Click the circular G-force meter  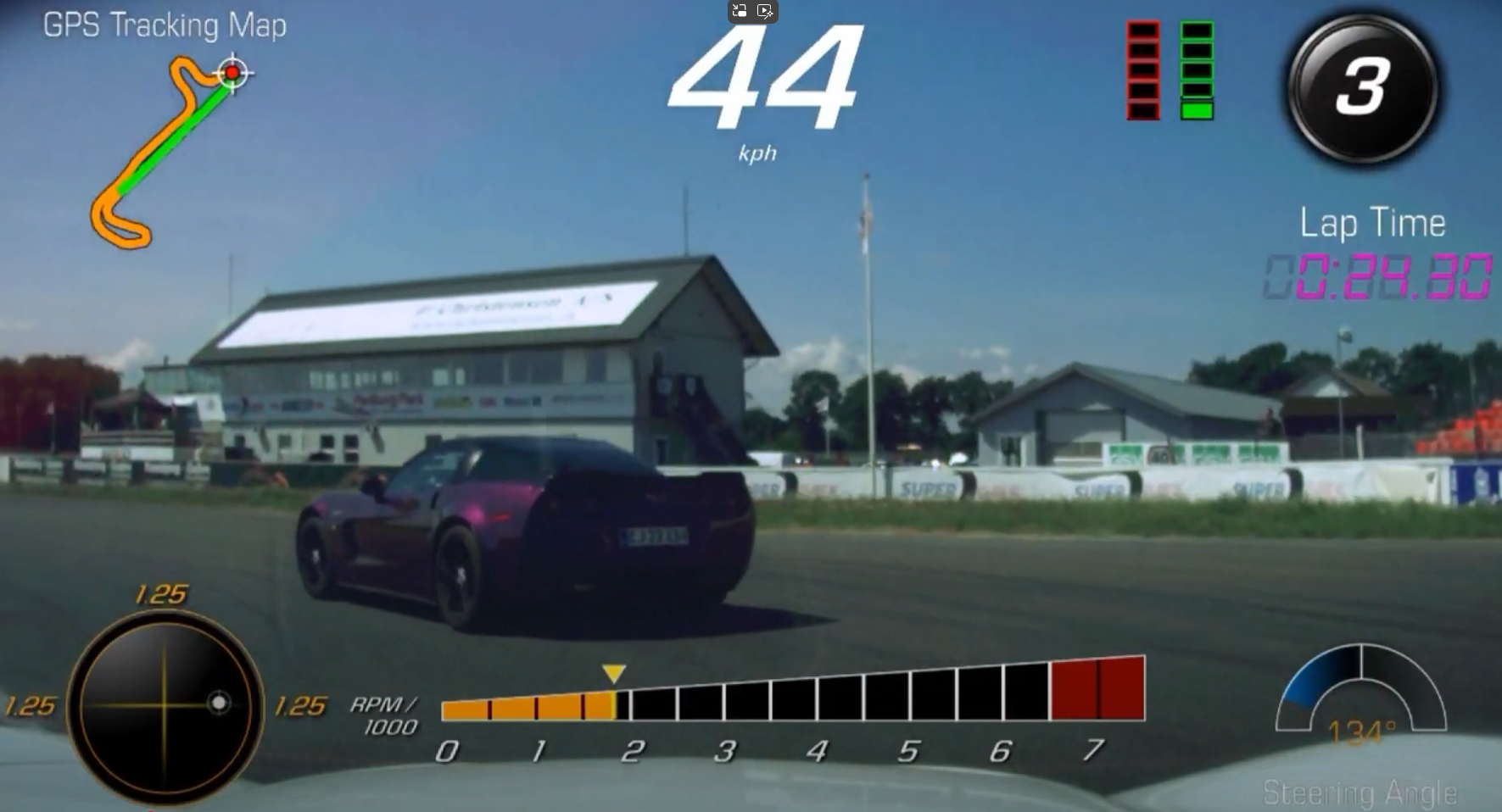coord(165,704)
